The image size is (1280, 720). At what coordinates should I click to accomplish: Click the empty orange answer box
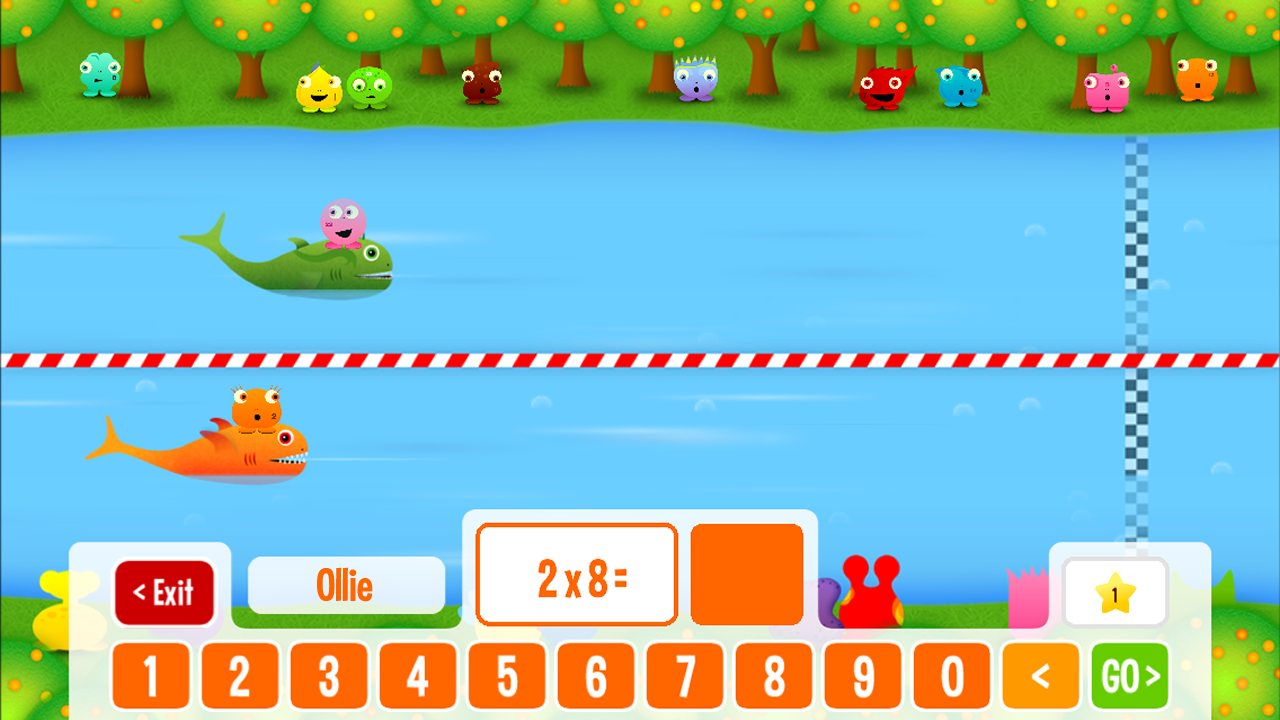coord(746,572)
